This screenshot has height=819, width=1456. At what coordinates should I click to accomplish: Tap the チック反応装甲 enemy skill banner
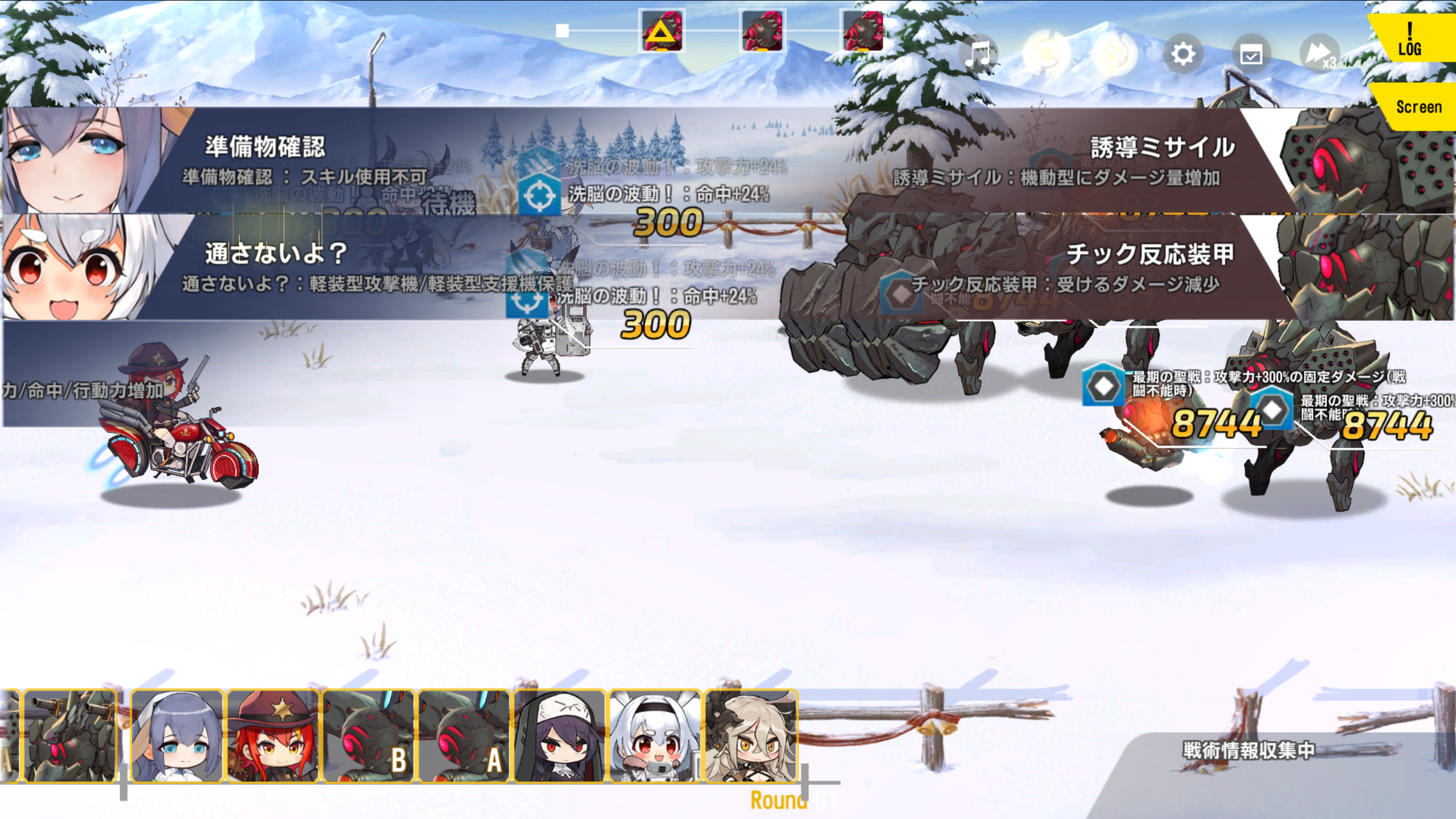coord(1081,267)
